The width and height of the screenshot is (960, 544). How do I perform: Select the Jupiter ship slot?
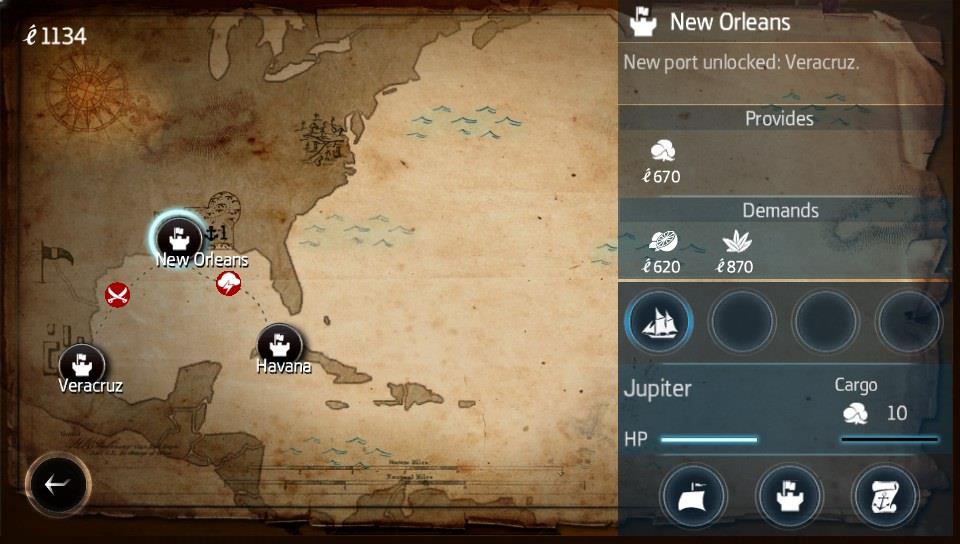click(659, 322)
